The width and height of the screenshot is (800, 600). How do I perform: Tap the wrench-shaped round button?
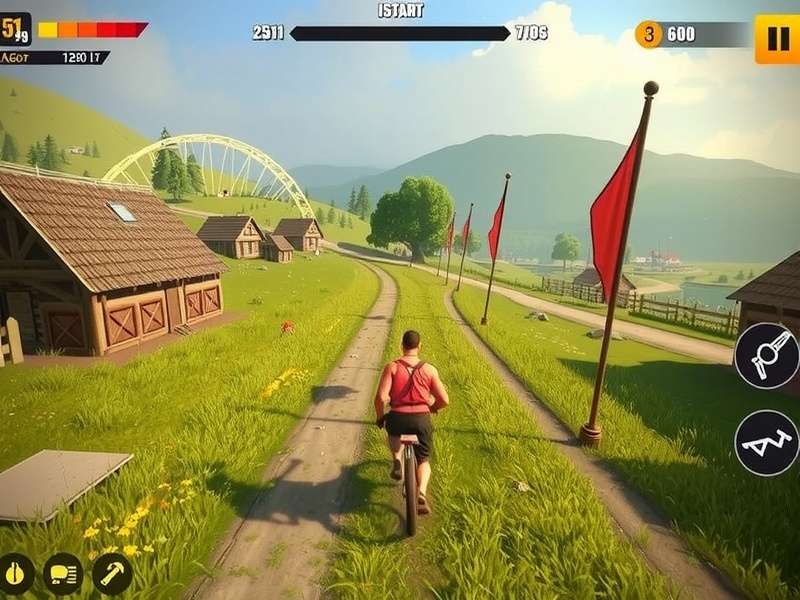767,356
